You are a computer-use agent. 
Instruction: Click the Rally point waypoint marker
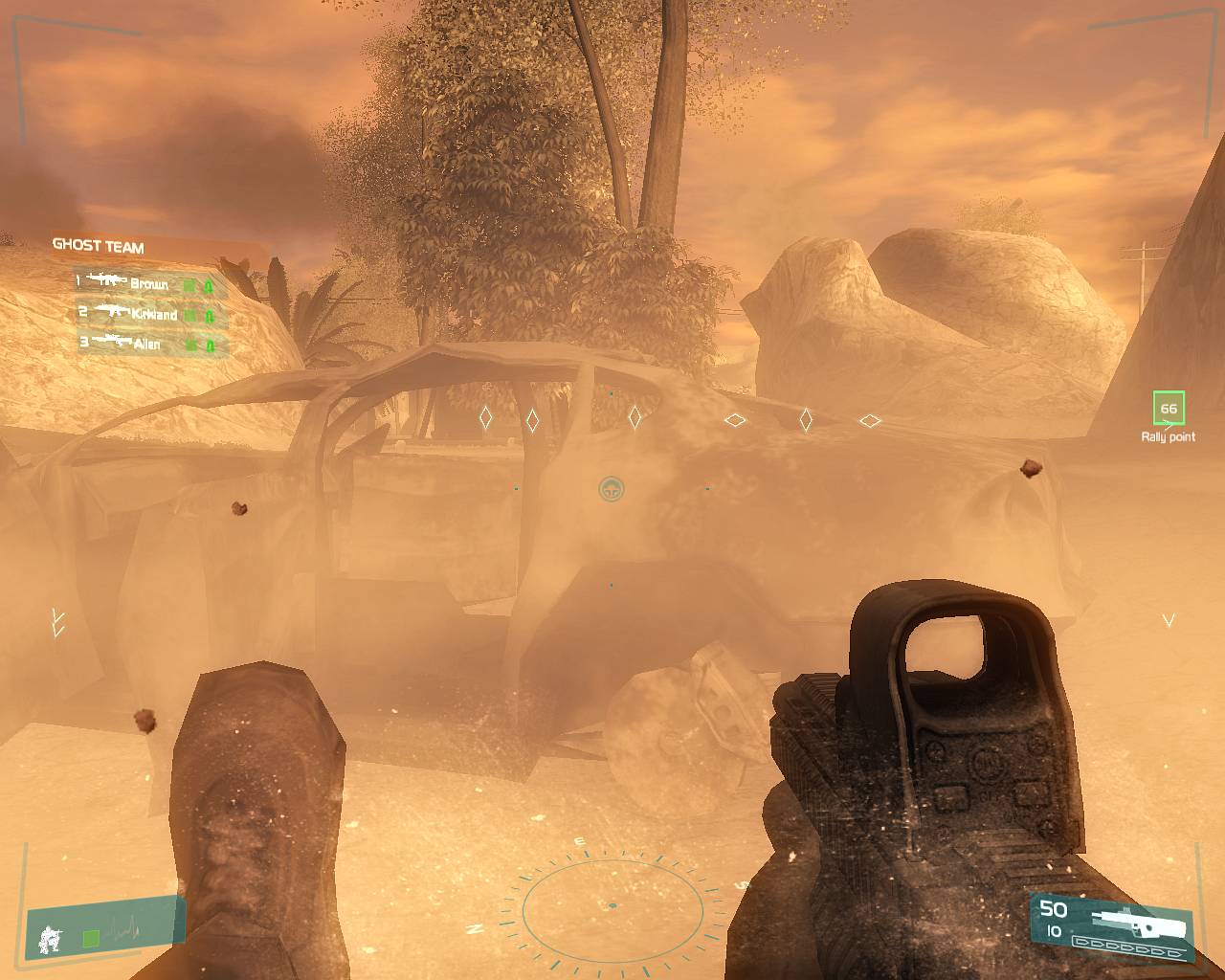pos(1169,409)
